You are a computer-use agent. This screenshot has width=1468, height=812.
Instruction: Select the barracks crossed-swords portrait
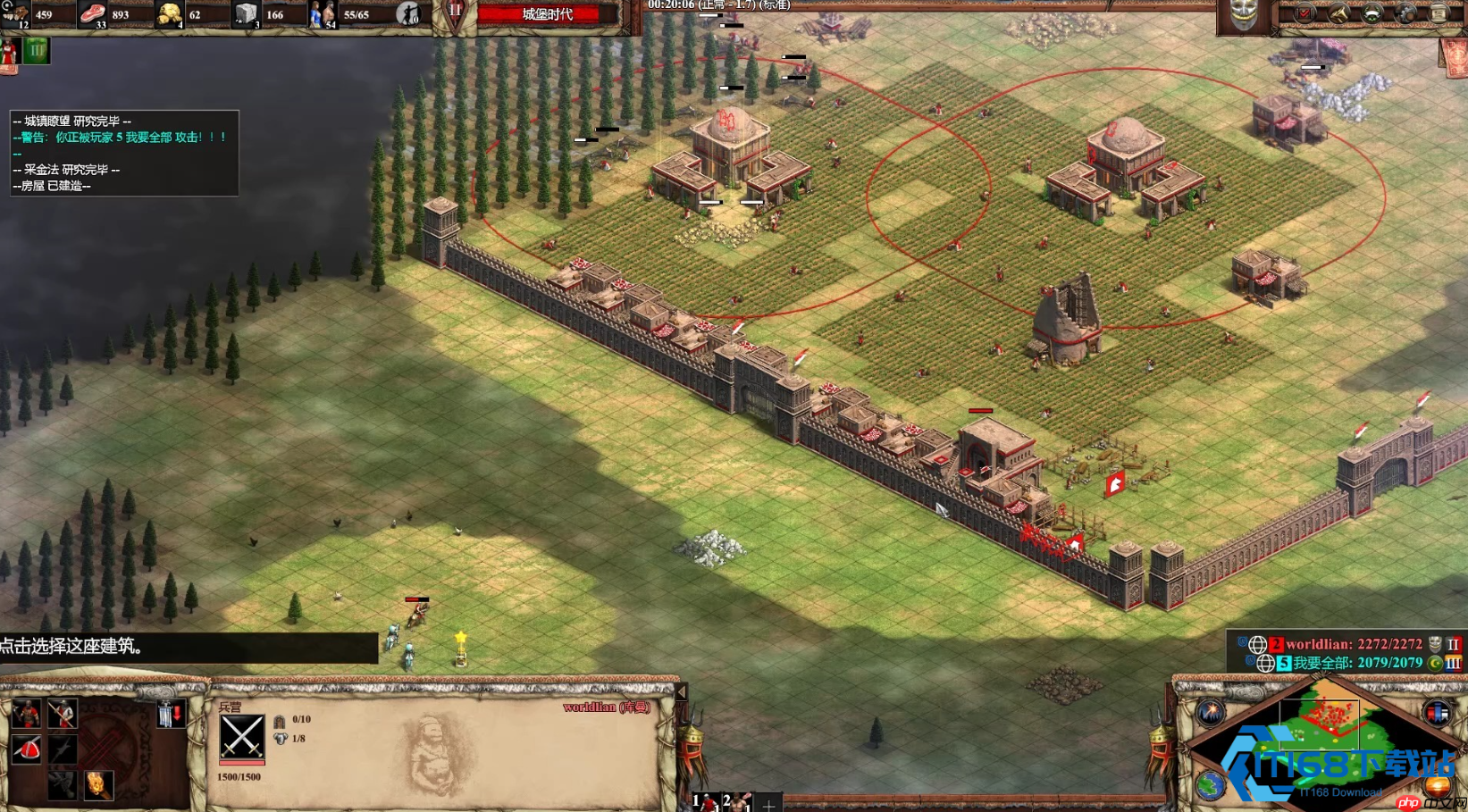(241, 737)
